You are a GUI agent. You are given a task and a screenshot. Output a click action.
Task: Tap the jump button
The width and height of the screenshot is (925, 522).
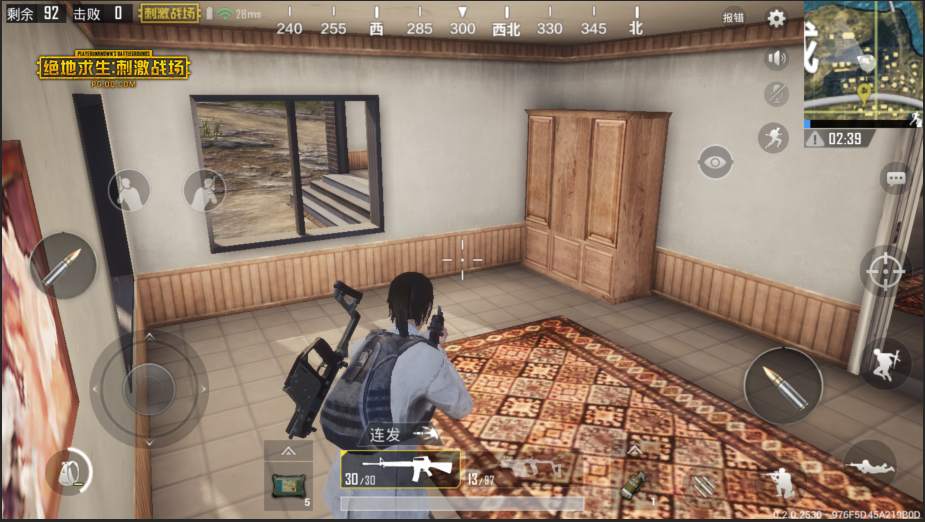point(884,363)
